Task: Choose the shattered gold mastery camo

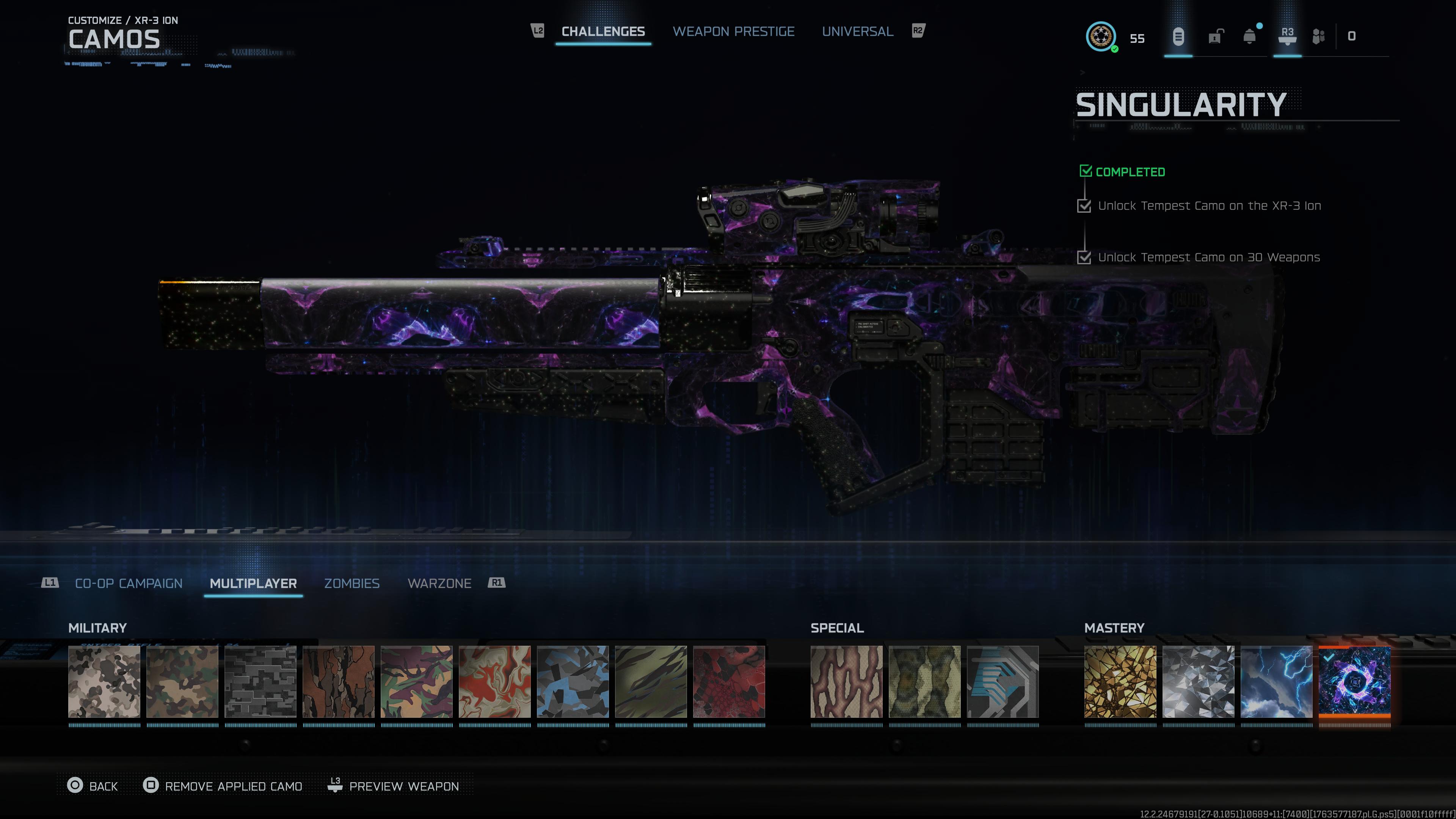Action: point(1120,682)
